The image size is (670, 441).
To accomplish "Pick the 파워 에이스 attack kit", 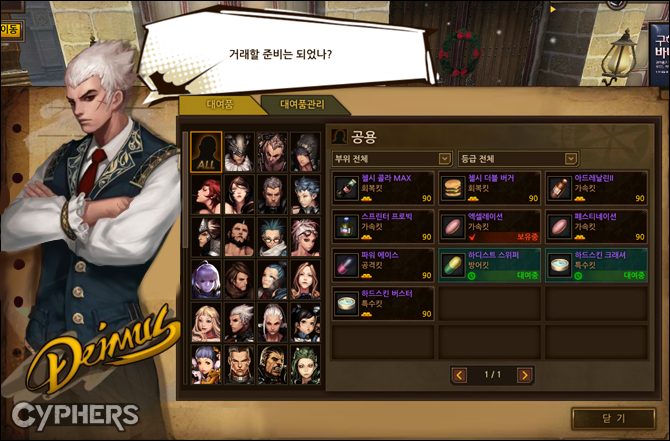I will pos(384,264).
